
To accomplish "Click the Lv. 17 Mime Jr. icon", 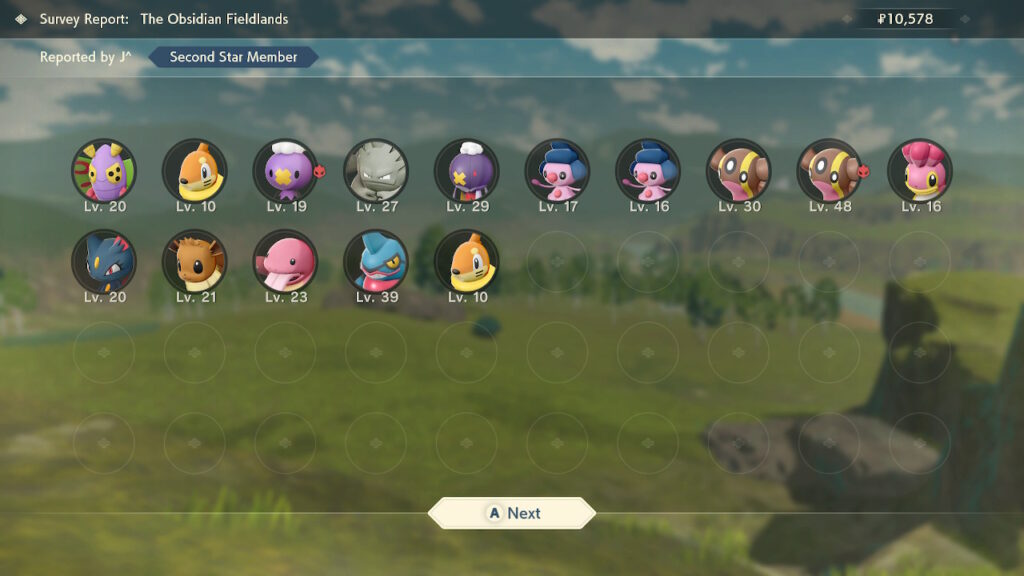I will [557, 170].
